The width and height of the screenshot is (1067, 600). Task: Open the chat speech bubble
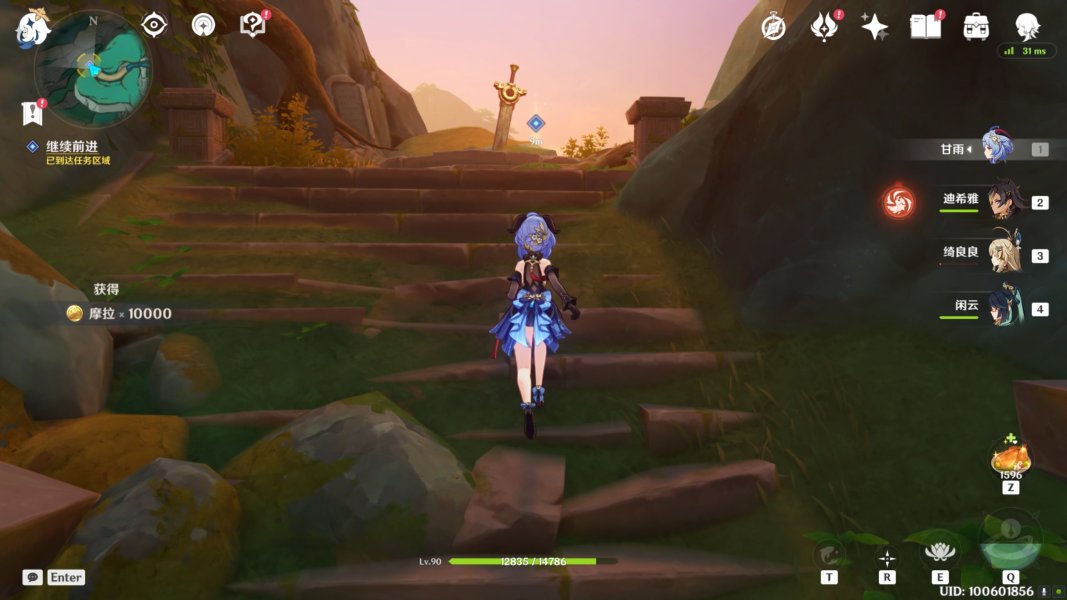pos(33,577)
